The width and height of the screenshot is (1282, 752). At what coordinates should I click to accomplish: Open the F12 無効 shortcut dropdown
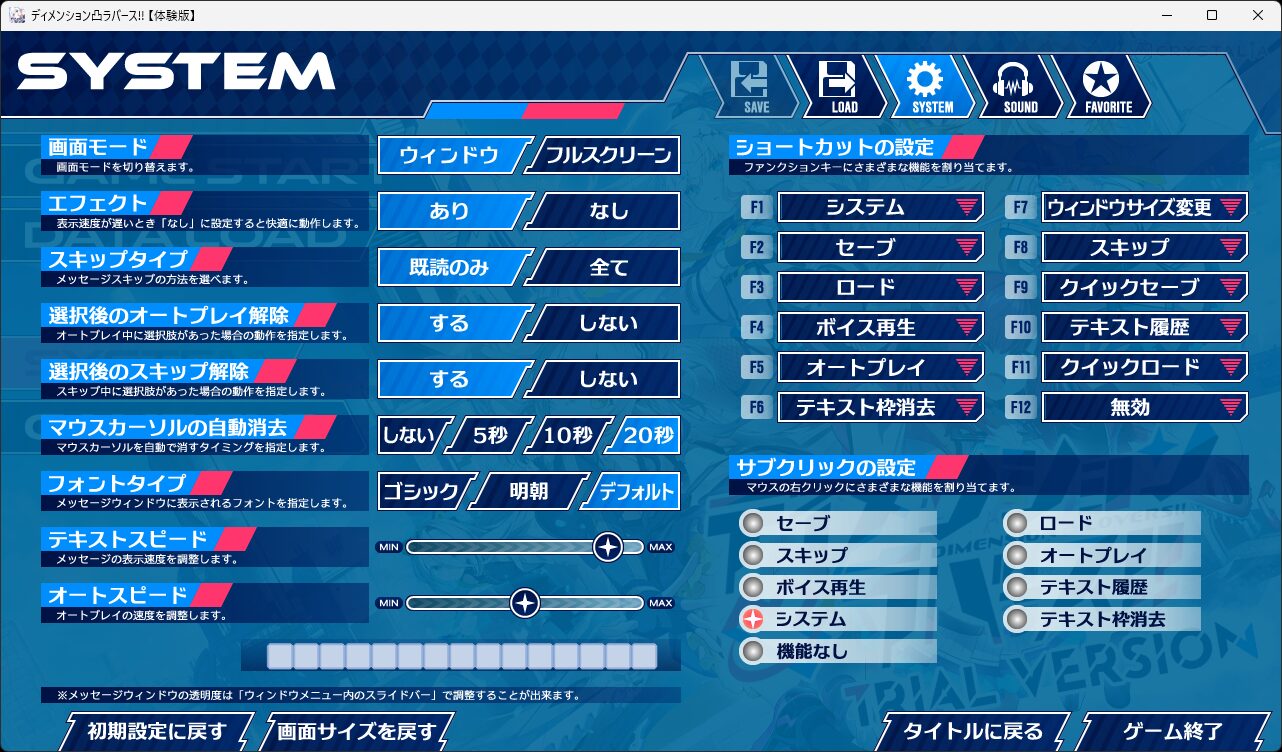1144,407
